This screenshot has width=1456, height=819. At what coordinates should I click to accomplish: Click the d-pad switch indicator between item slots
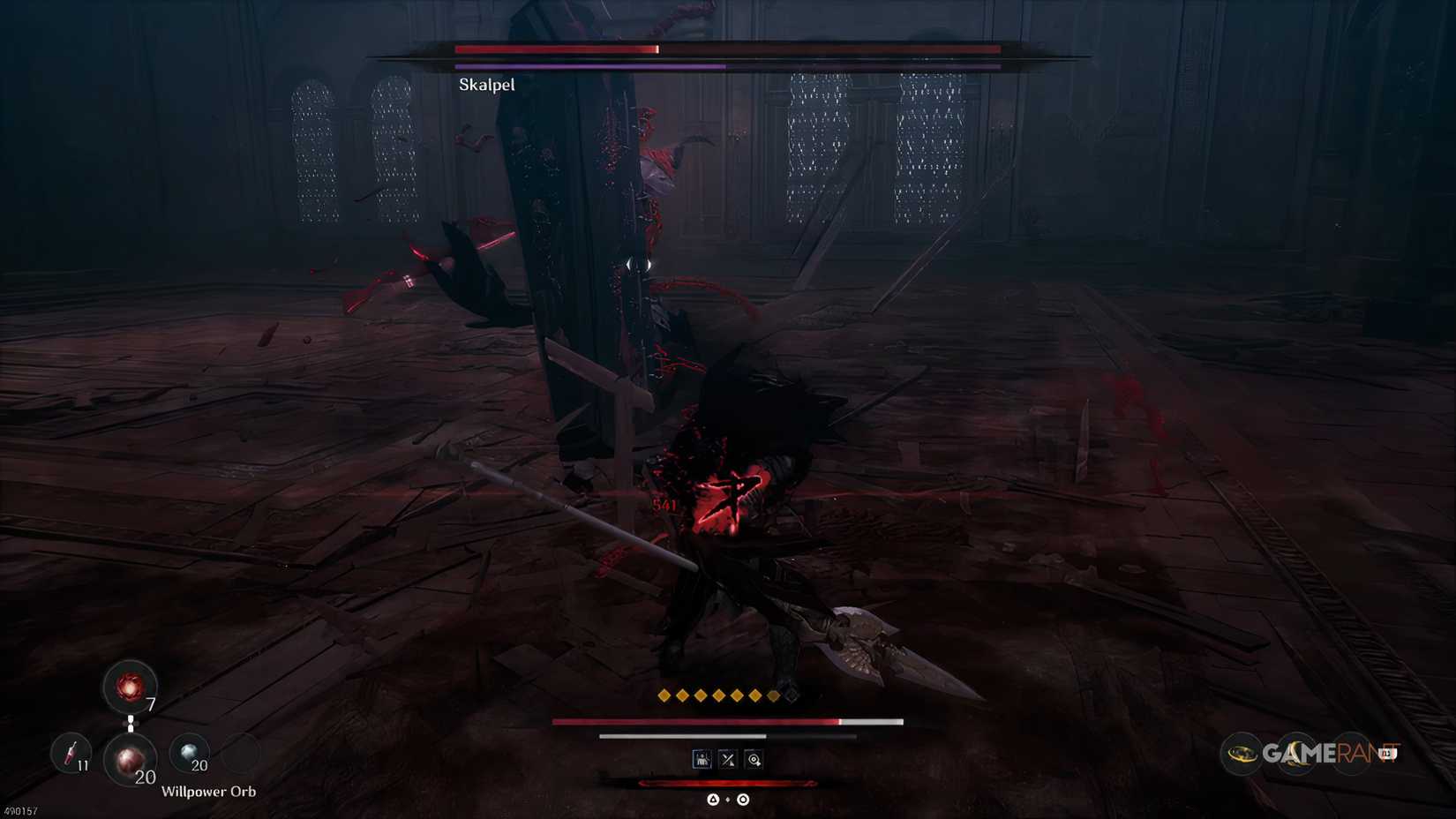(131, 723)
